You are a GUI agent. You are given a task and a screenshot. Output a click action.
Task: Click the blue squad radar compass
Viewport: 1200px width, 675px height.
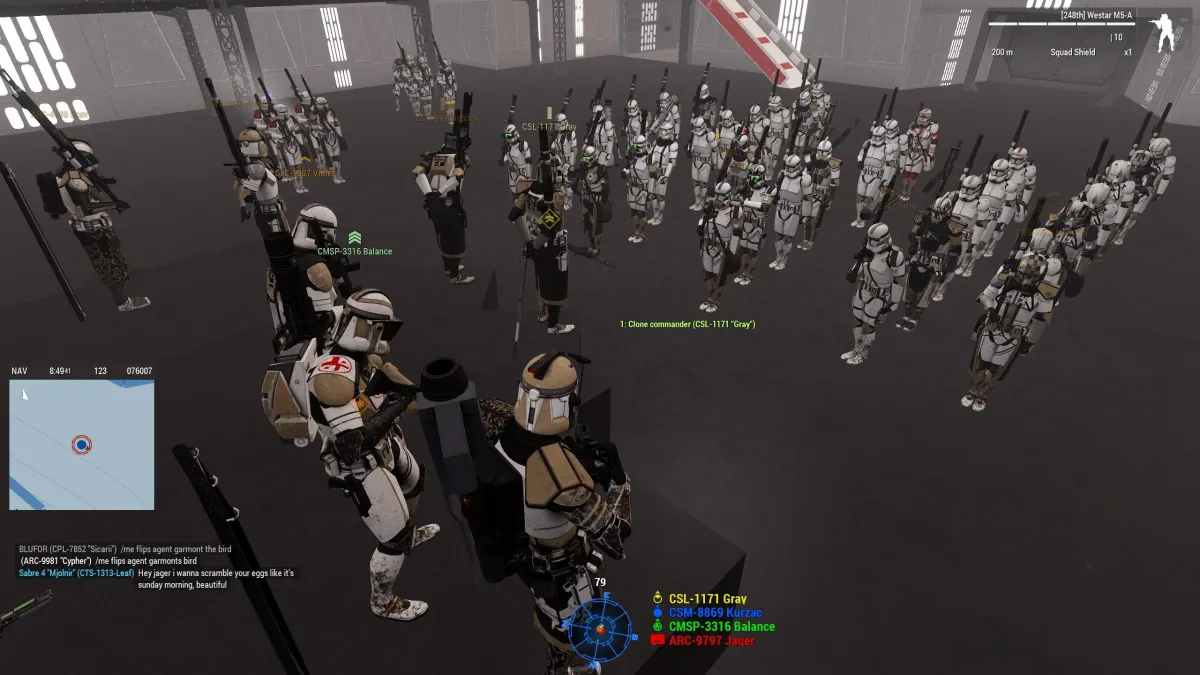[600, 628]
